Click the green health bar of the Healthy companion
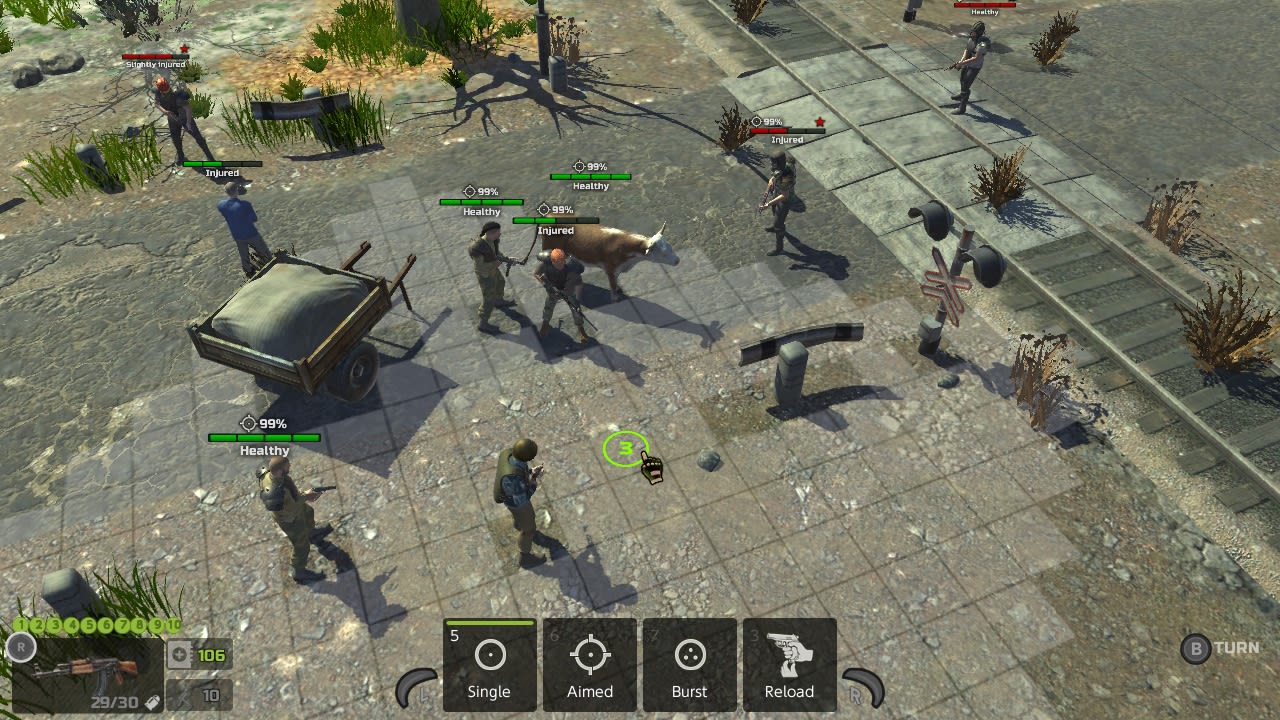The width and height of the screenshot is (1280, 720). pyautogui.click(x=263, y=437)
